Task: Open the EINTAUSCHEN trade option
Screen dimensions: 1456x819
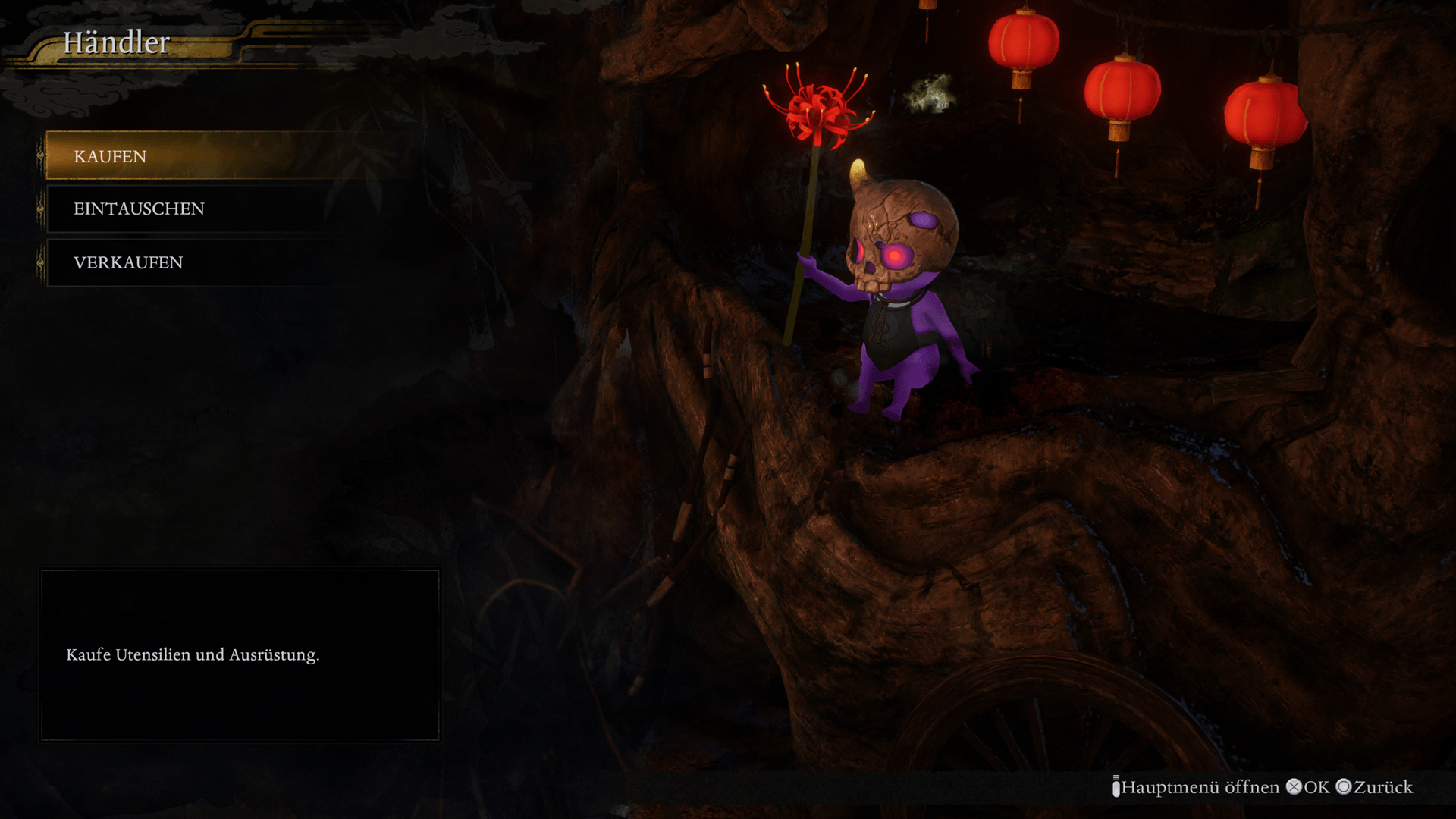Action: coord(139,209)
